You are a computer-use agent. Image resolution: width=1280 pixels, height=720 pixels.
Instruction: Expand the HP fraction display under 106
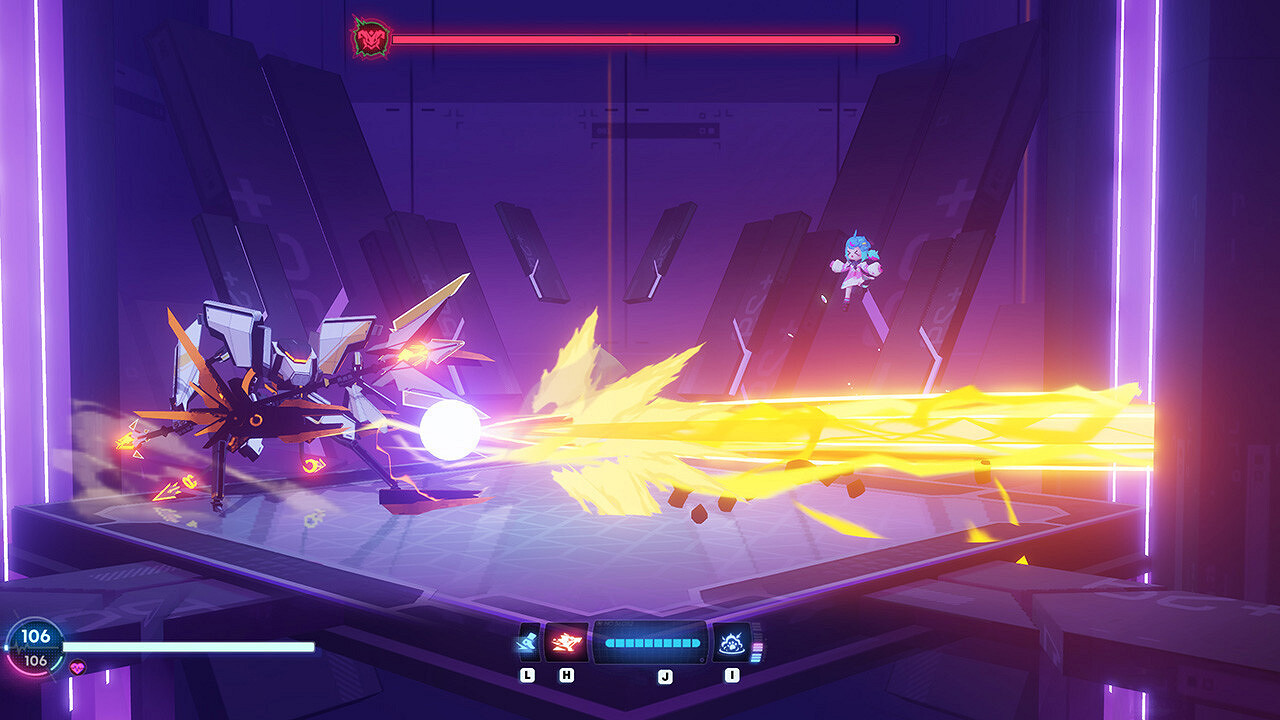(36, 662)
